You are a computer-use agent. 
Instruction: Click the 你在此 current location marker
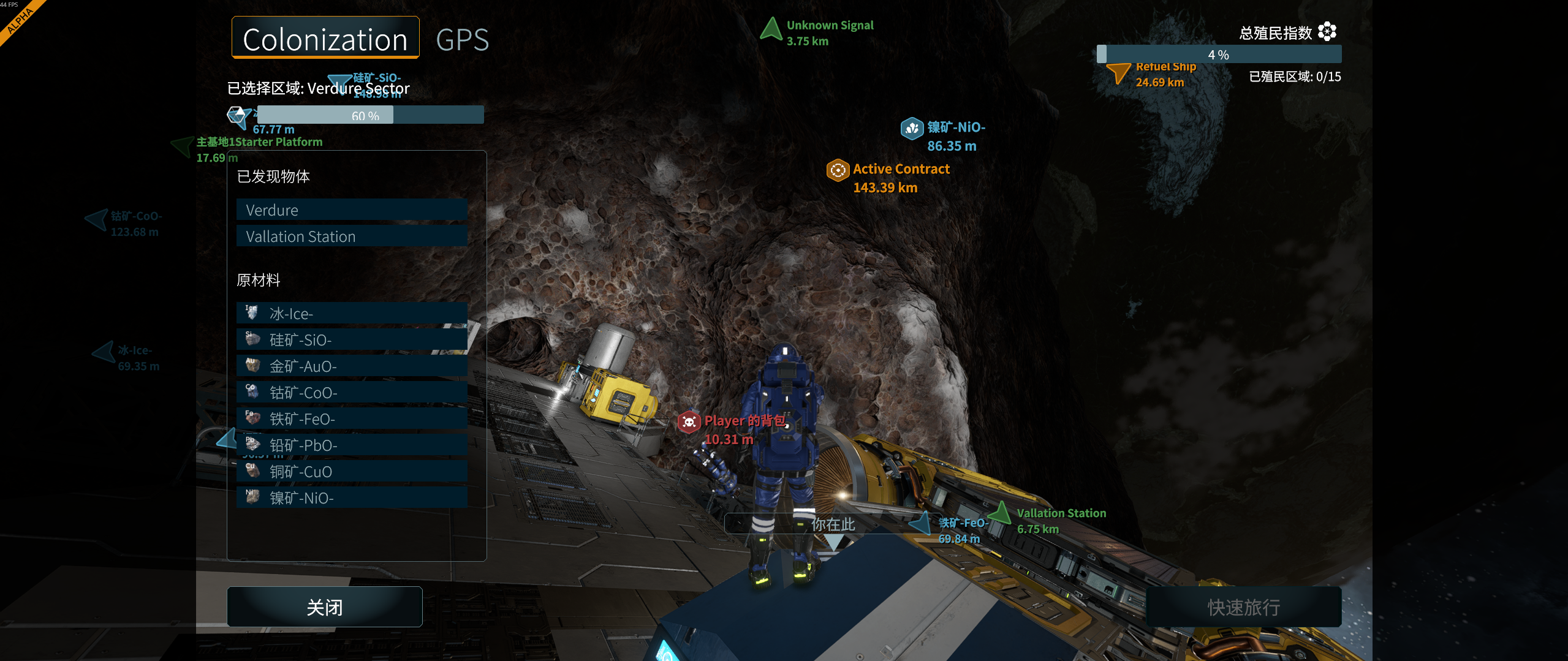(x=833, y=525)
